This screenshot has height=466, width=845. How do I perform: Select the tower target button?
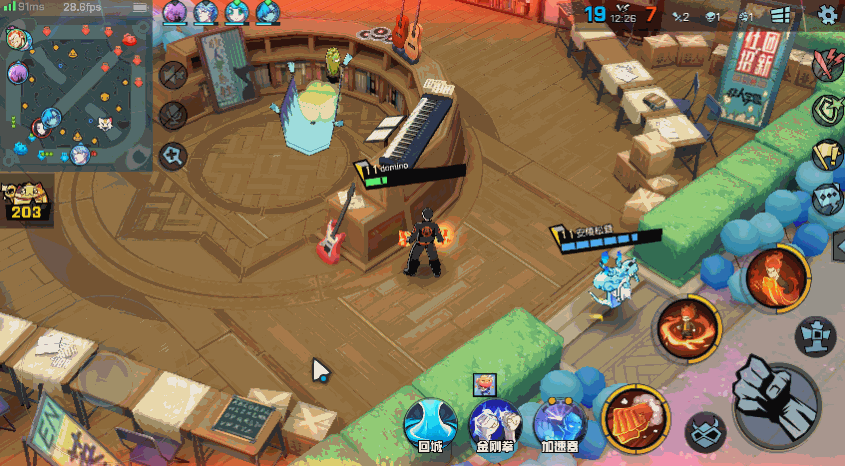815,336
